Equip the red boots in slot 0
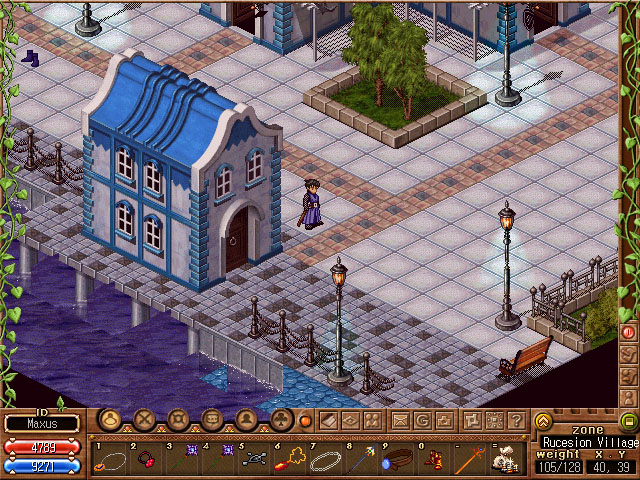This screenshot has height=480, width=640. coord(432,460)
